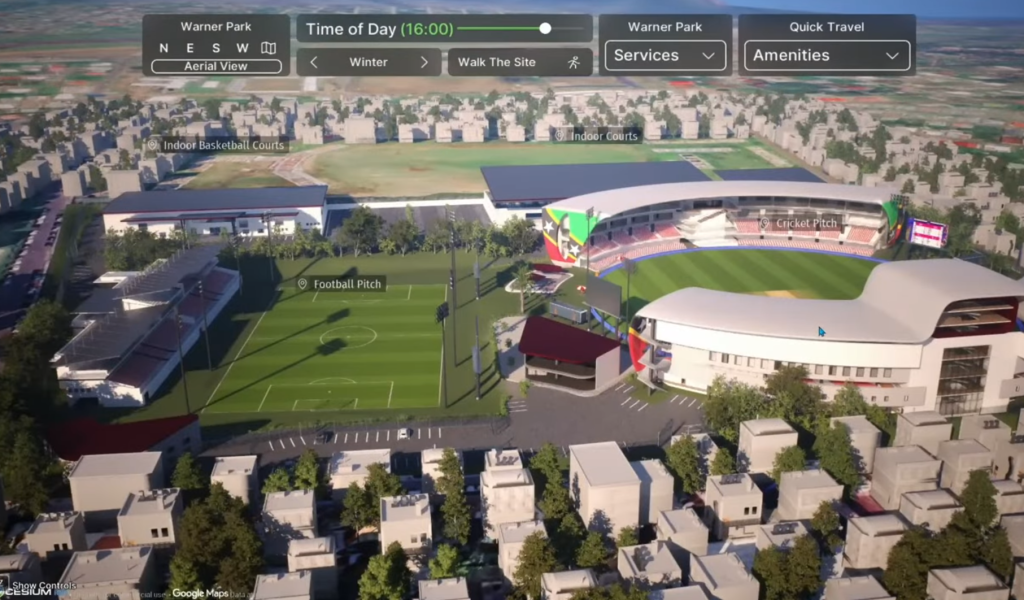The height and width of the screenshot is (600, 1024).
Task: Open the Google Maps attribution link
Action: [201, 593]
